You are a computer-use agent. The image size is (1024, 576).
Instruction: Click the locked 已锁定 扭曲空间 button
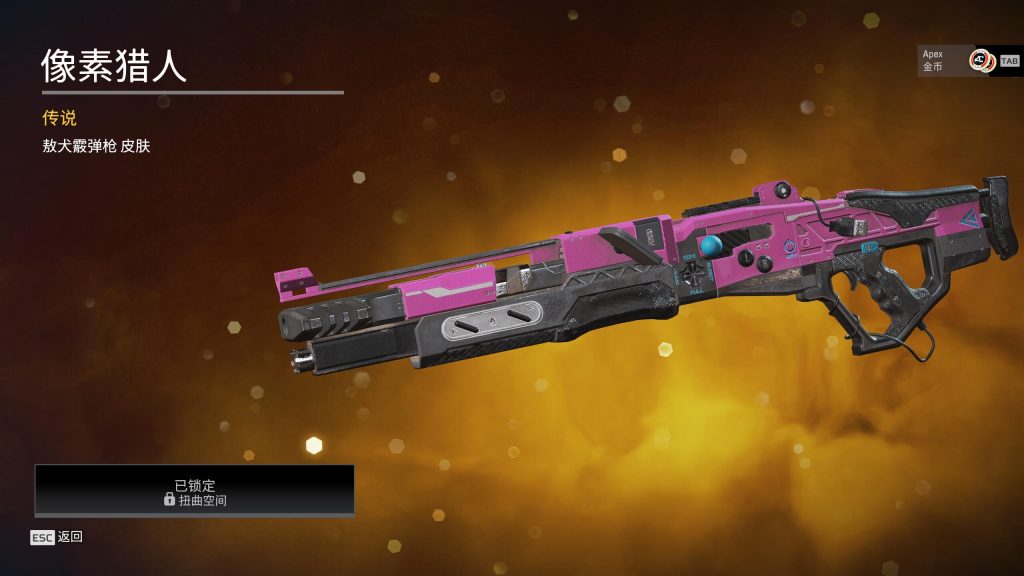(x=195, y=491)
